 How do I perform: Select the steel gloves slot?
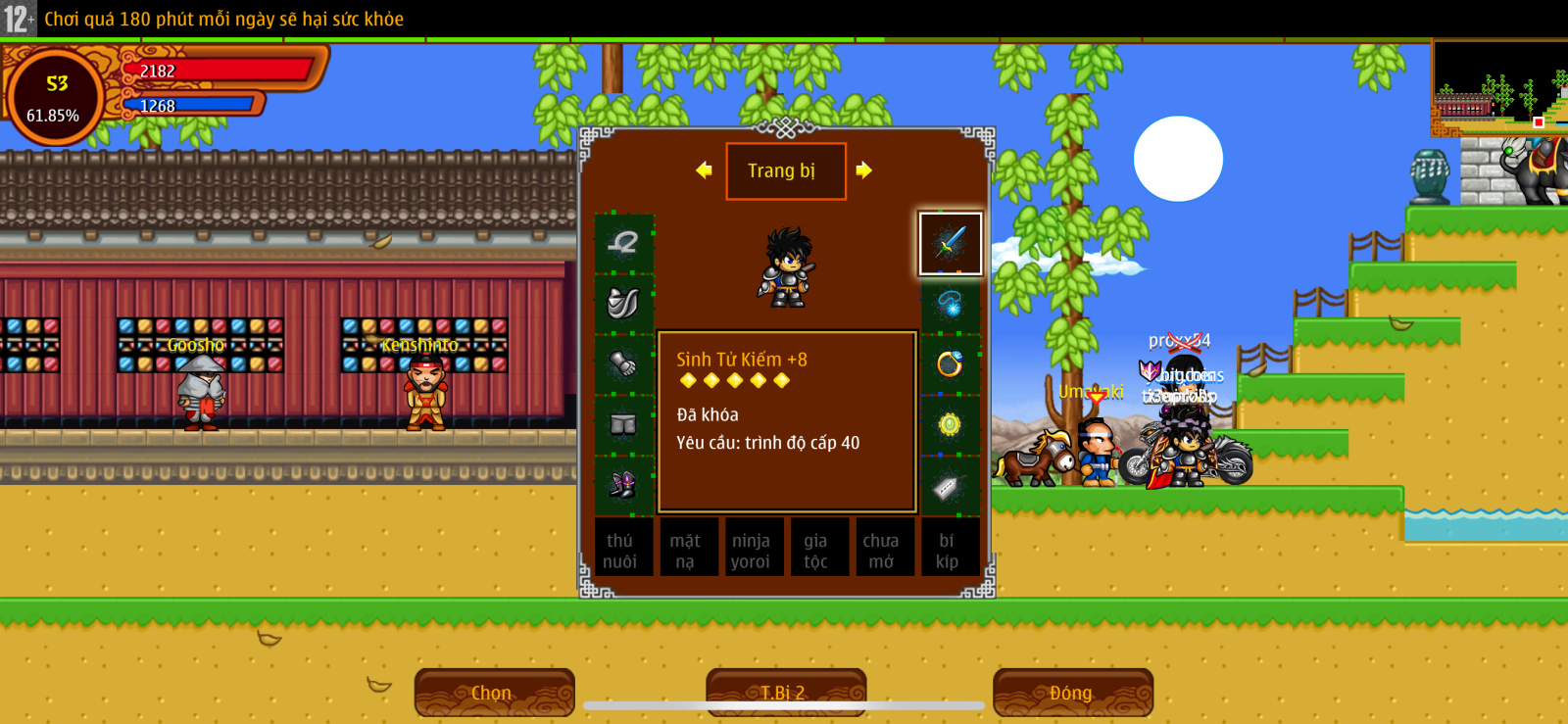(623, 364)
